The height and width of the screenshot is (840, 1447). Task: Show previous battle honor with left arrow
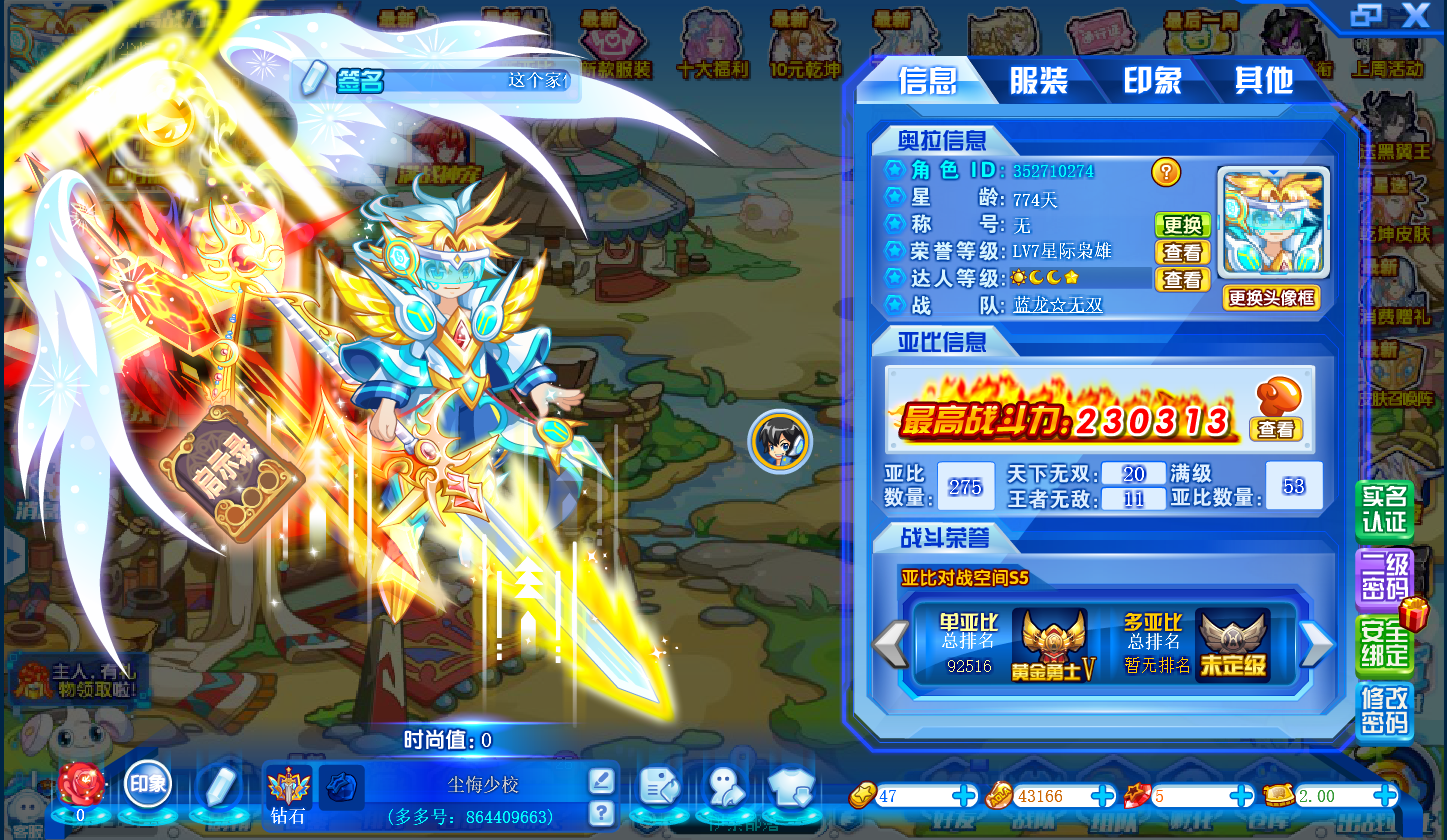coord(889,645)
